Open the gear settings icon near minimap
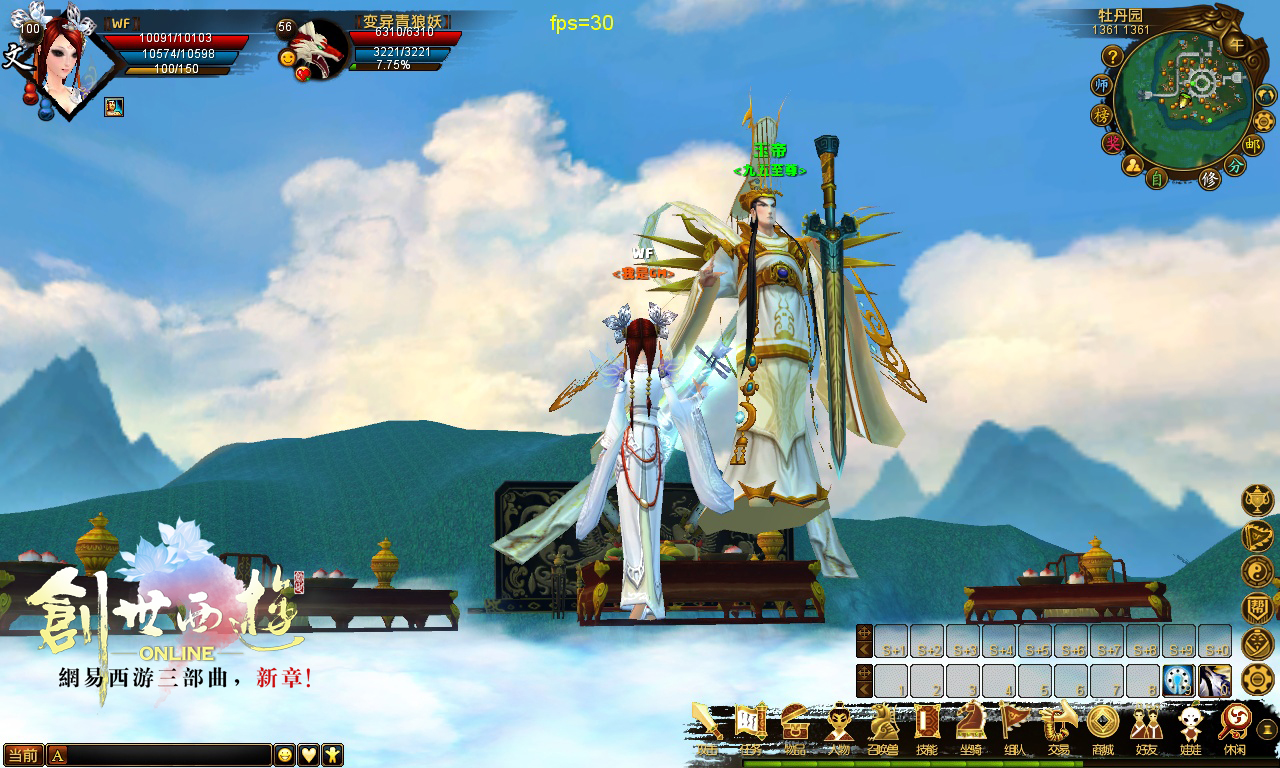The height and width of the screenshot is (768, 1280). (1264, 120)
